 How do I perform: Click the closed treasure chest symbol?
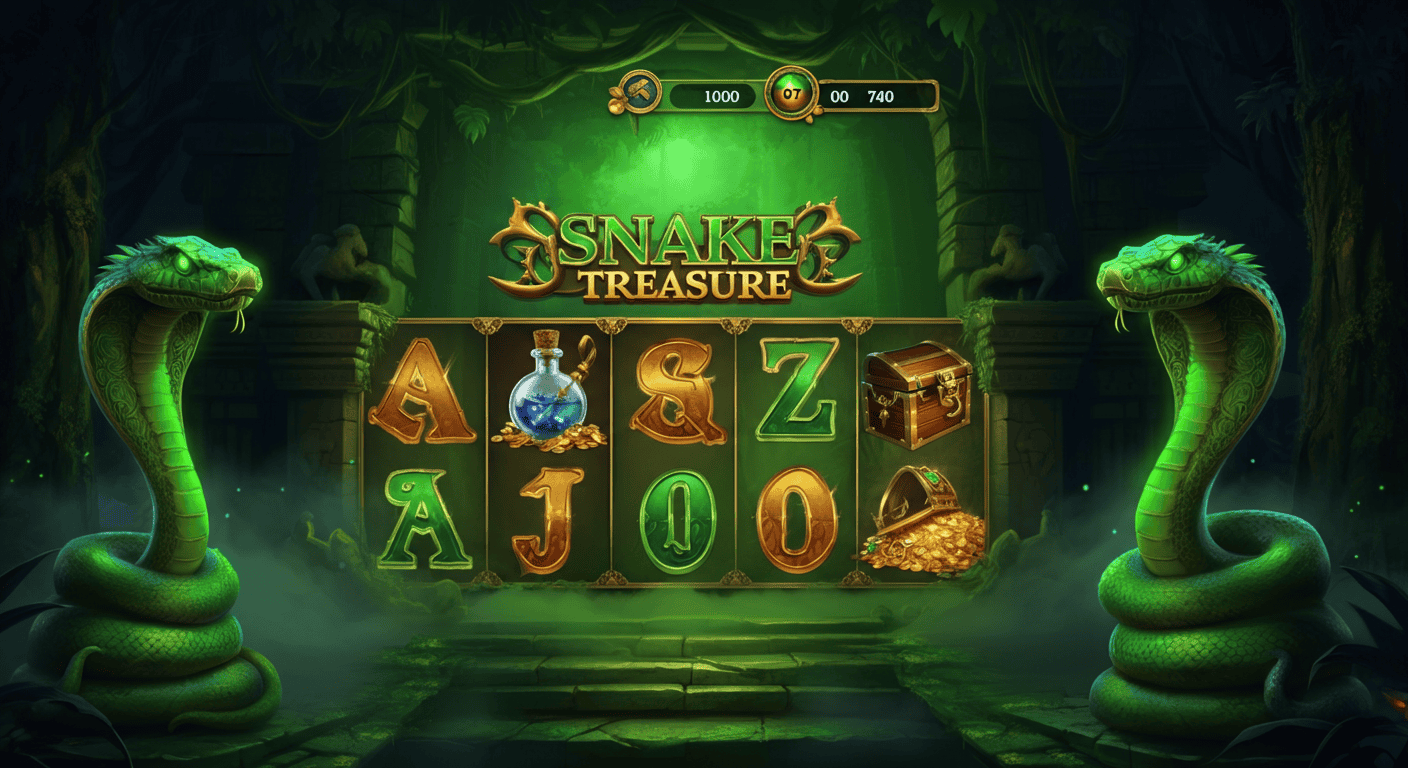coord(917,398)
